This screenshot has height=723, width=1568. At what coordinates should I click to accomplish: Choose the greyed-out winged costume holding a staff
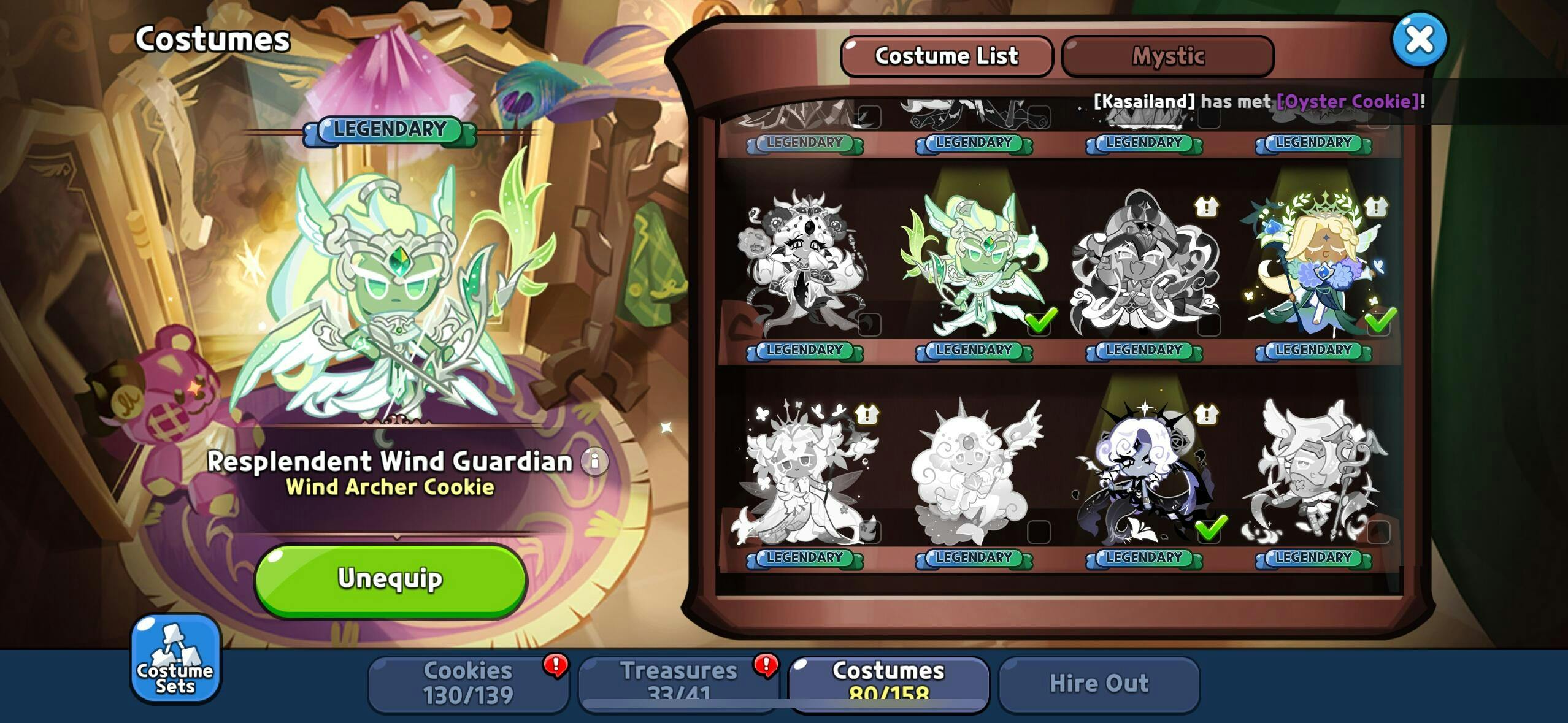click(1313, 471)
